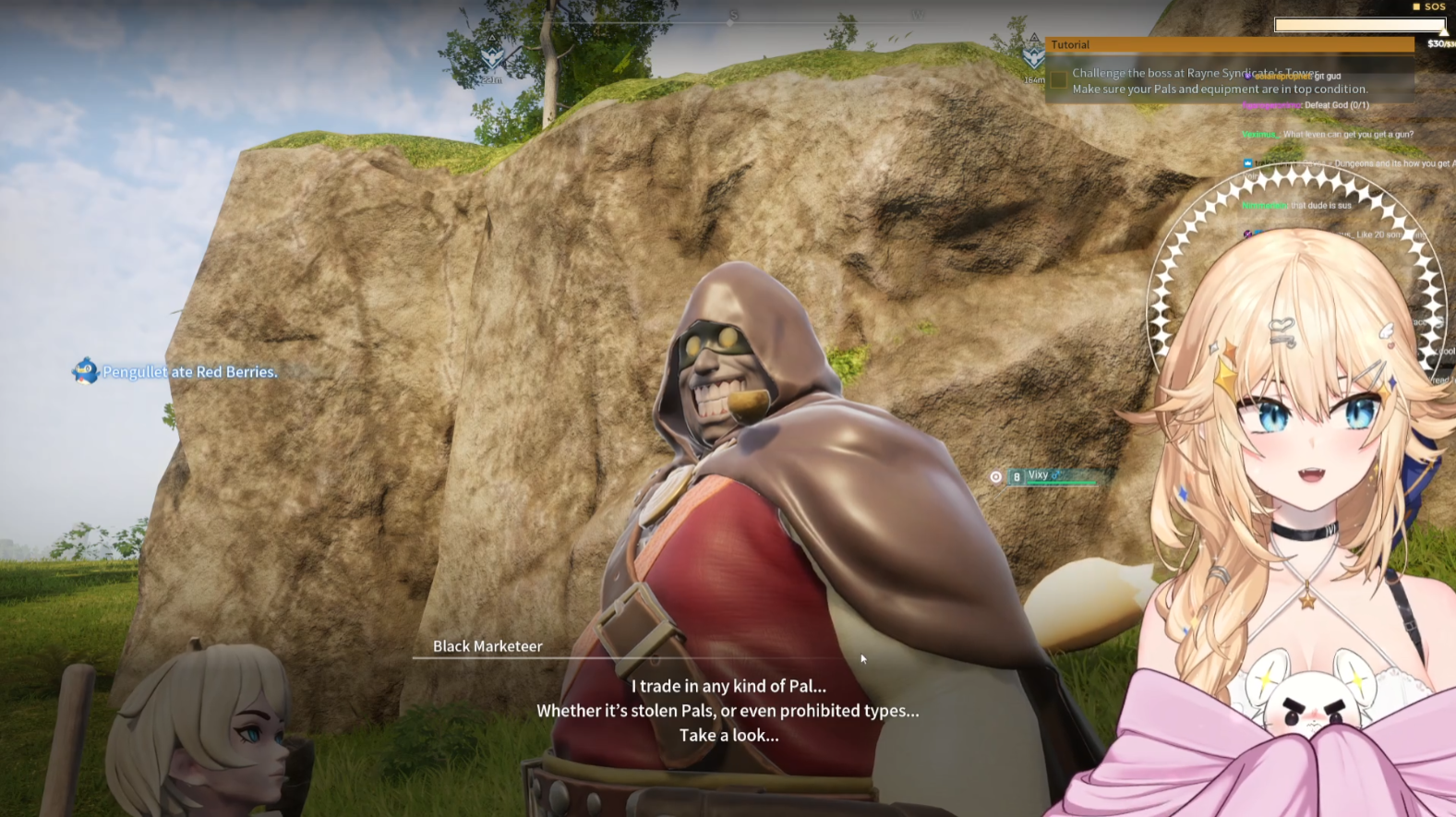The width and height of the screenshot is (1456, 817).
Task: Select the 164m fast travel compass marker
Action: (1033, 59)
